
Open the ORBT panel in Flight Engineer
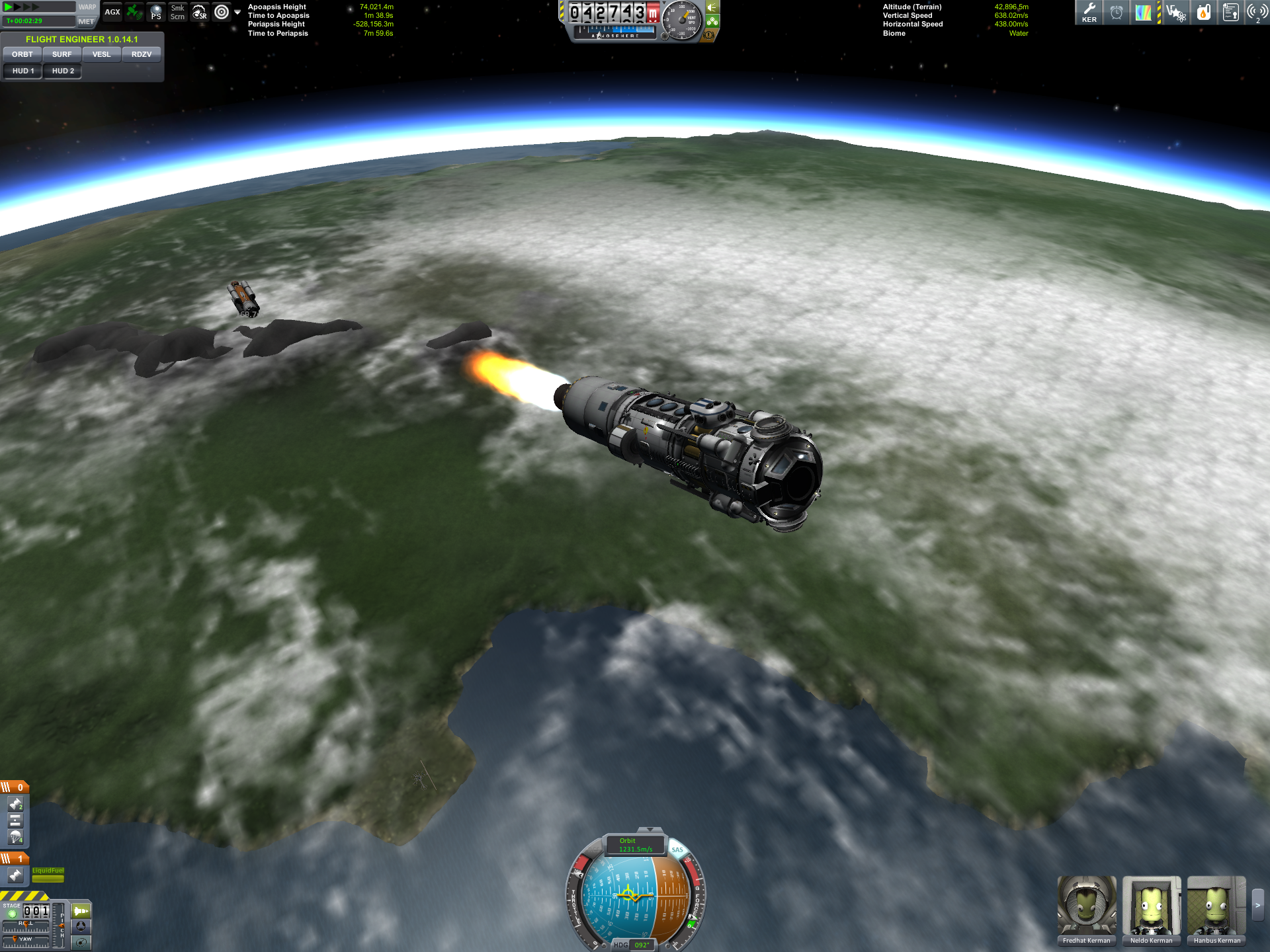(22, 54)
